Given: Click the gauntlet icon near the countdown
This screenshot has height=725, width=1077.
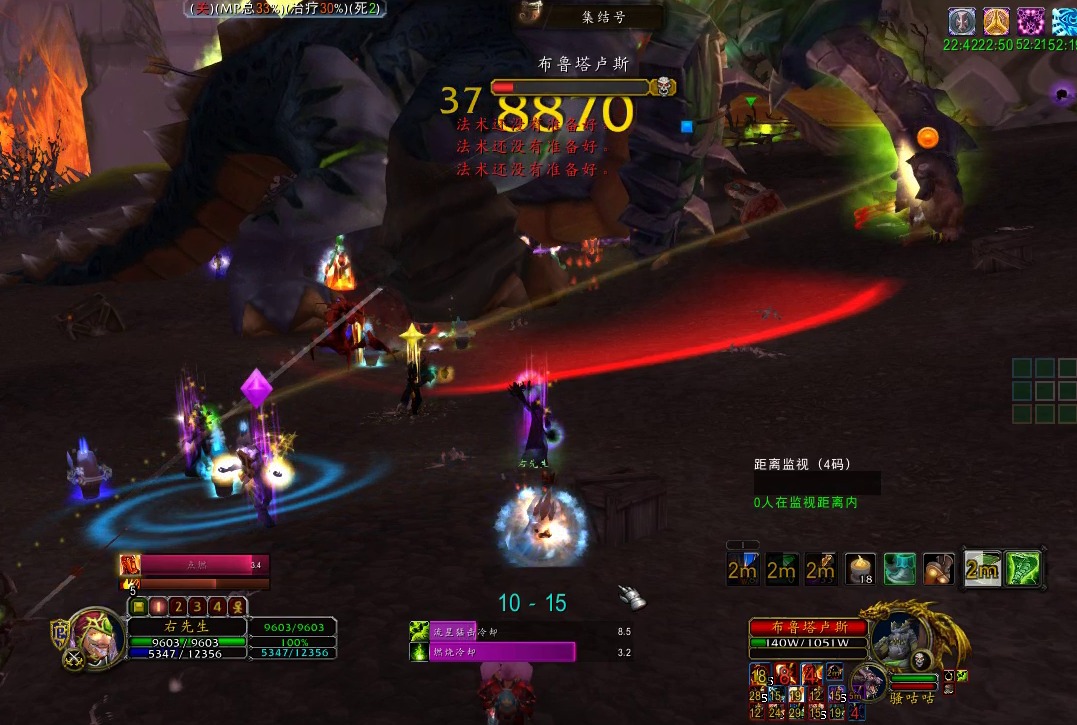Looking at the screenshot, I should tap(631, 597).
